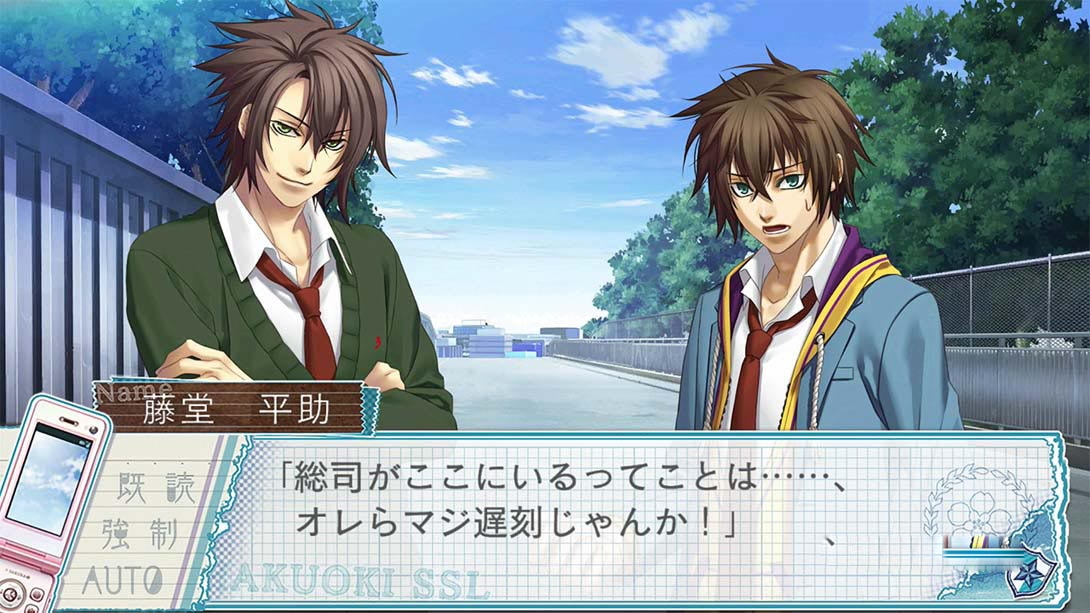Click the star shield emblem
Screen dimensions: 1090x613
click(x=1030, y=577)
